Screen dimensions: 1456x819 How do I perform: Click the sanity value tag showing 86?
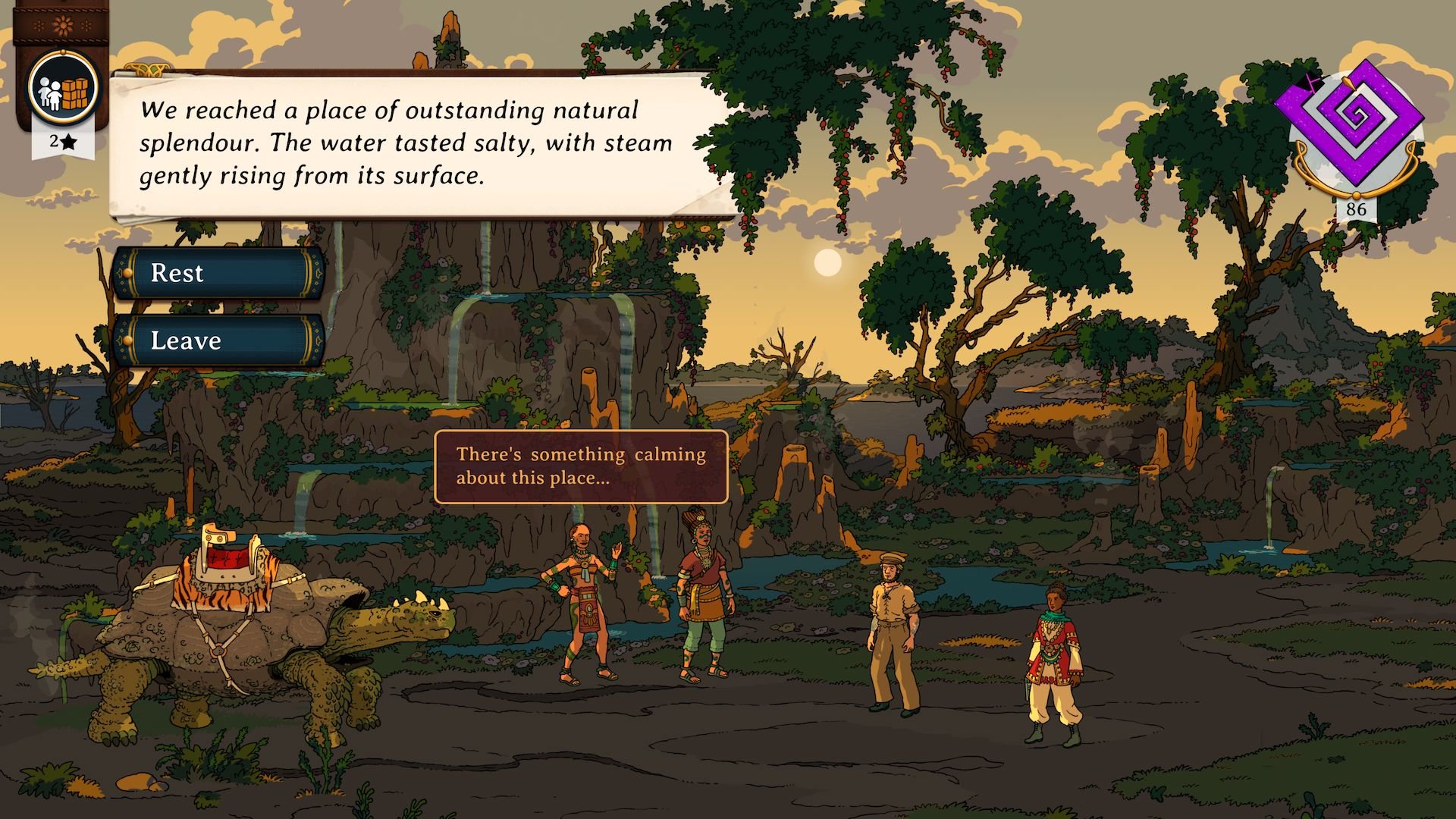[x=1357, y=208]
